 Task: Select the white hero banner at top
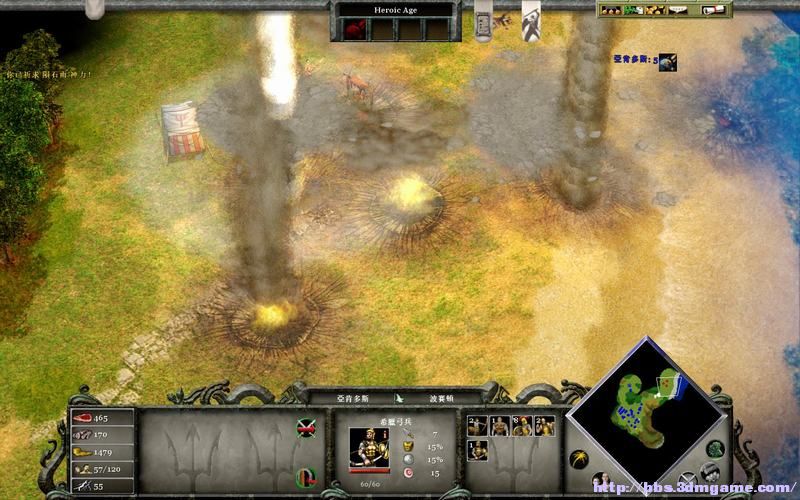tap(532, 21)
